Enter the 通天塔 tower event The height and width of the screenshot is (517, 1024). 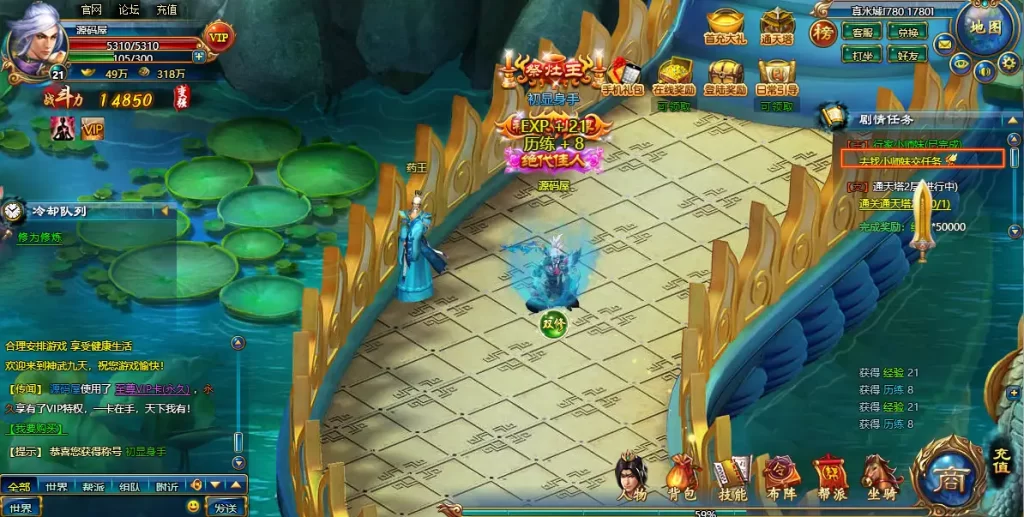[777, 27]
